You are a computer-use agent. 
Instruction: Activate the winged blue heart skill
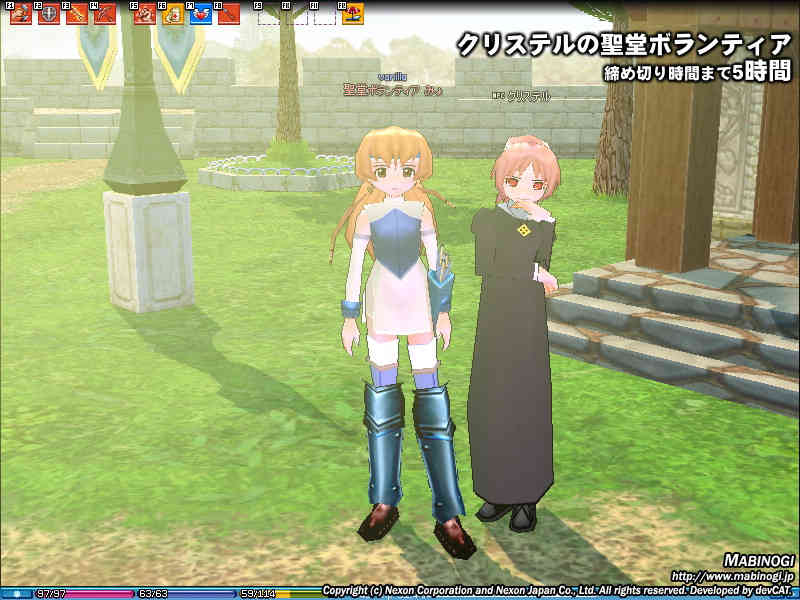200,14
